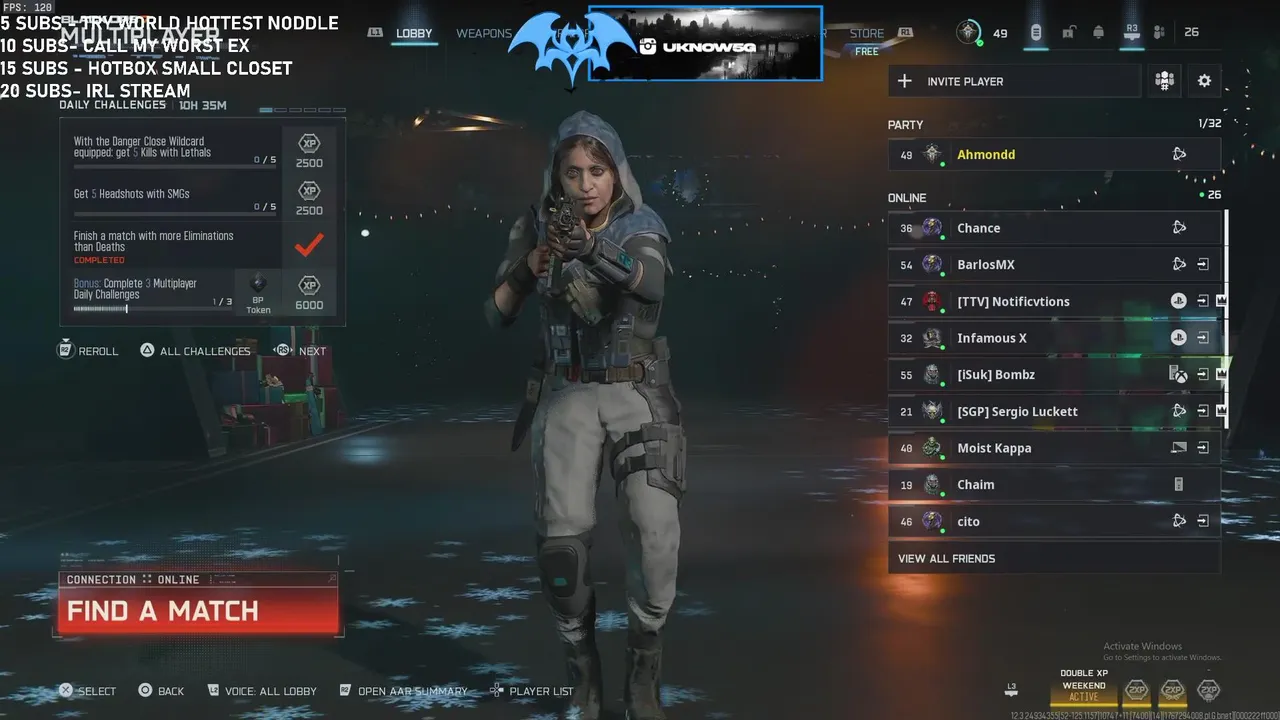The height and width of the screenshot is (720, 1280).
Task: Click the UKNOW5G stream overlay banner
Action: (705, 43)
